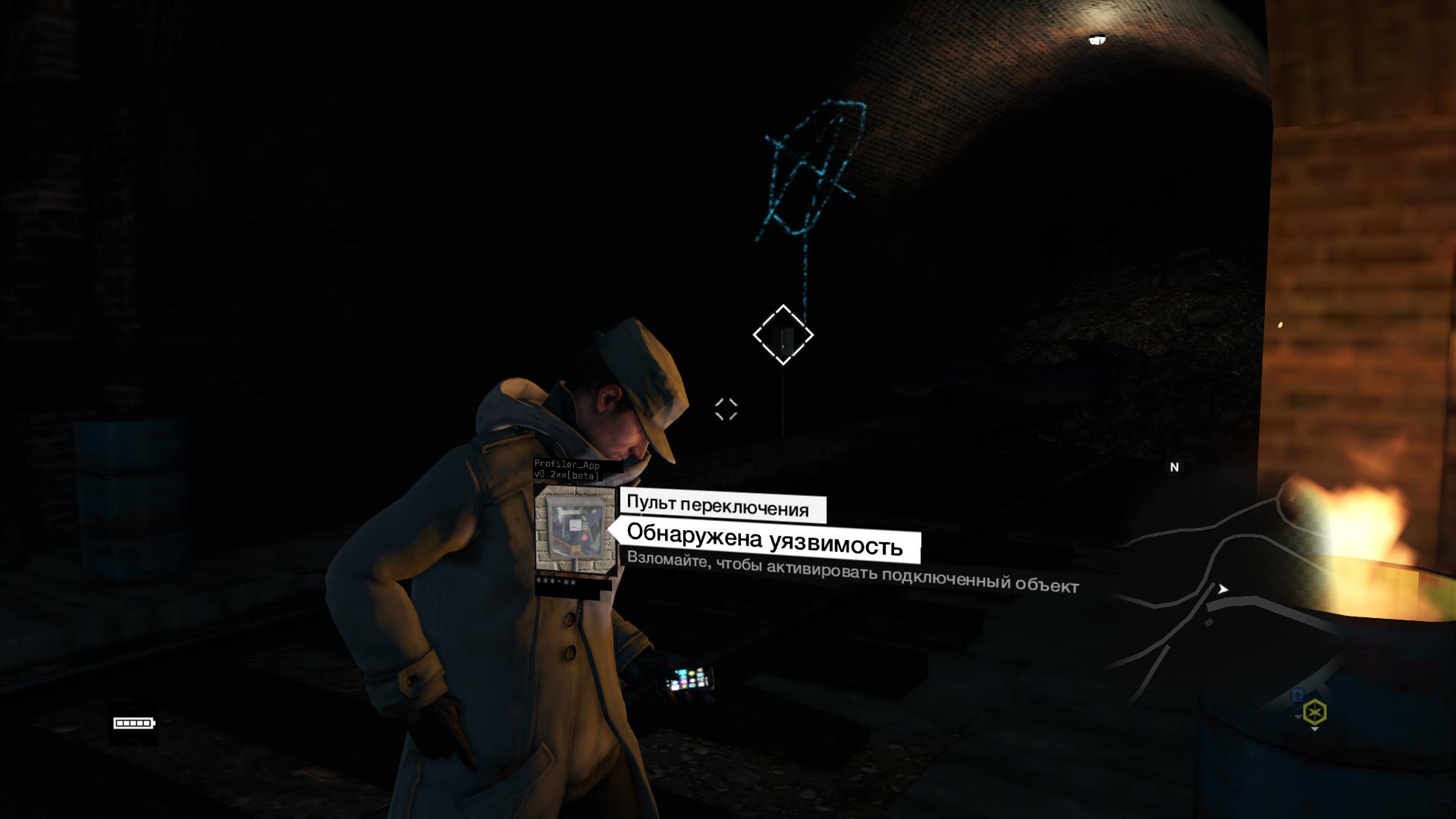Select the "Обнаружена уязвимость" hack prompt

(x=765, y=544)
